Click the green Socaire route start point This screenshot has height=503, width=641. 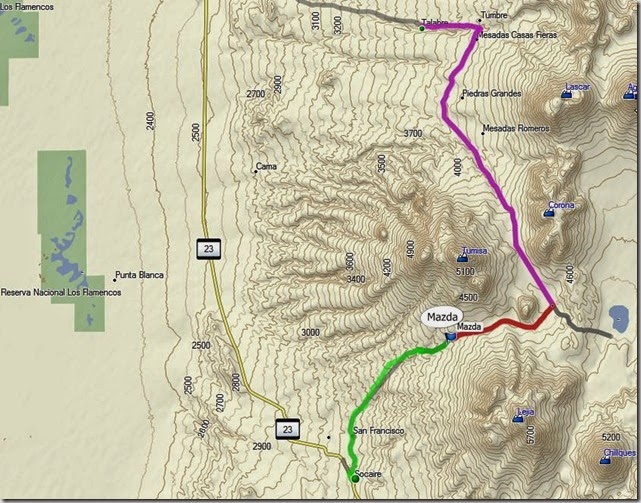click(355, 479)
